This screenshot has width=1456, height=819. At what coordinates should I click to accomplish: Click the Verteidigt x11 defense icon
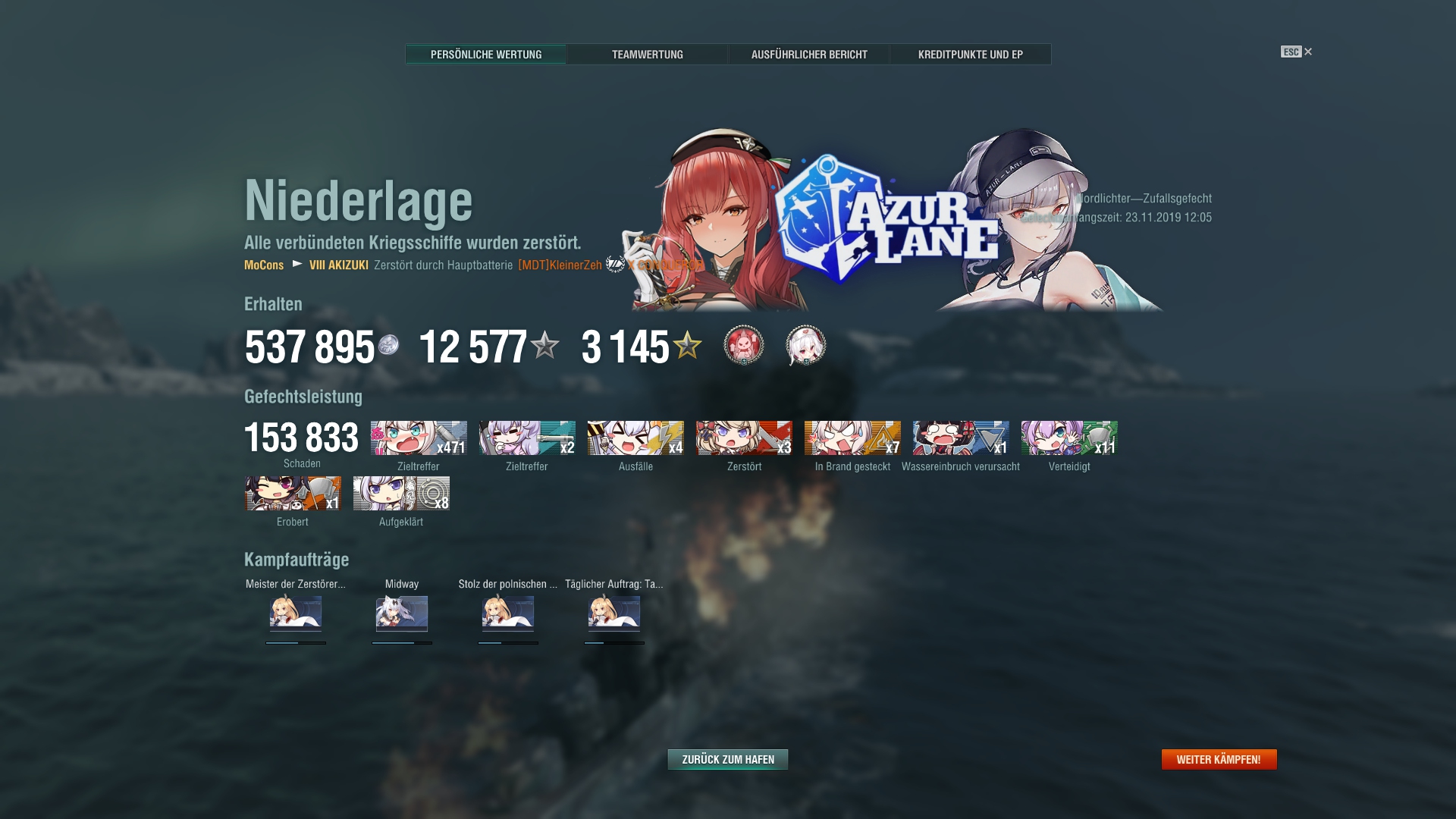coord(1068,439)
